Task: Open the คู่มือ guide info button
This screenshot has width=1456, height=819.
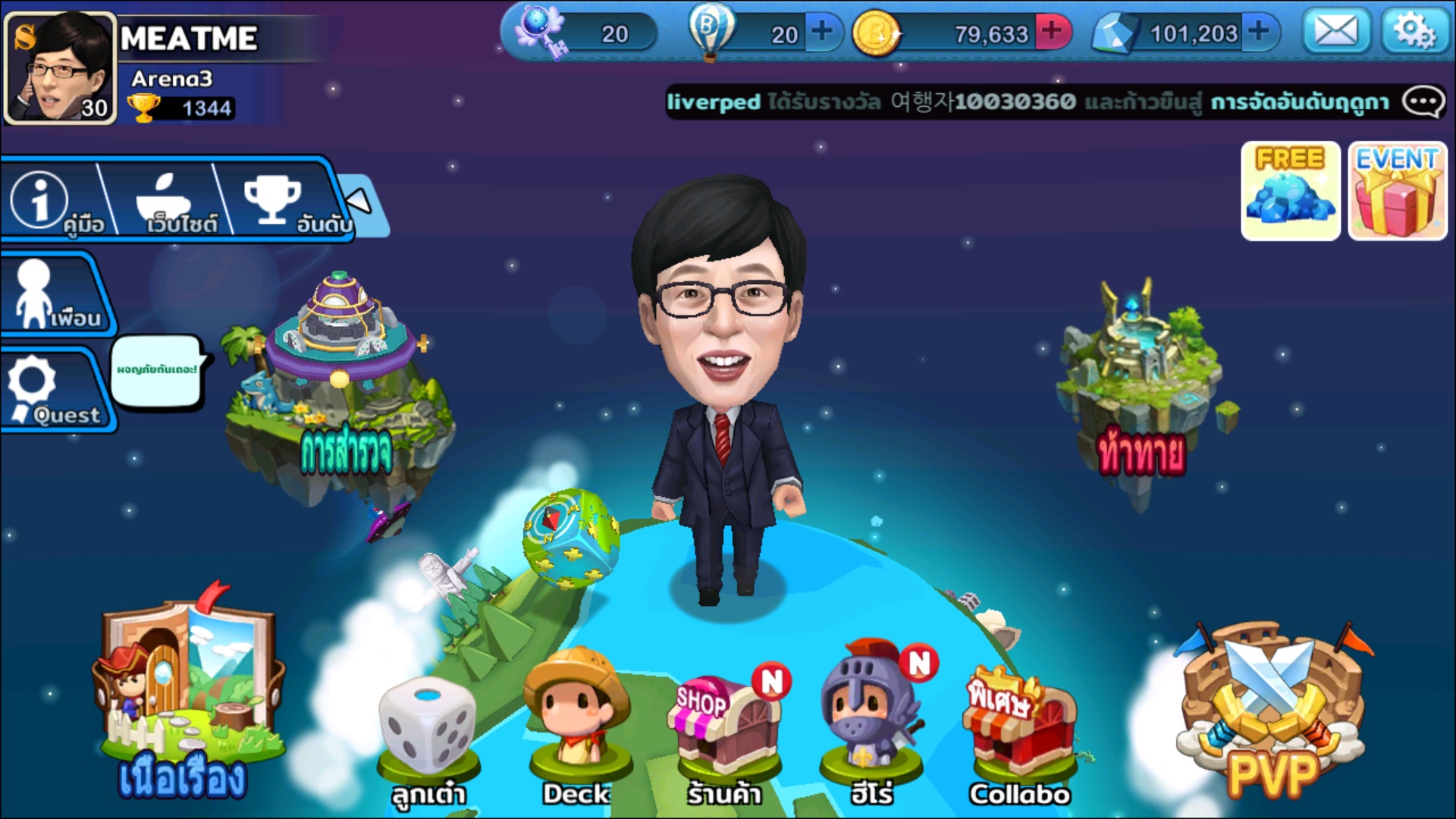Action: [53, 202]
